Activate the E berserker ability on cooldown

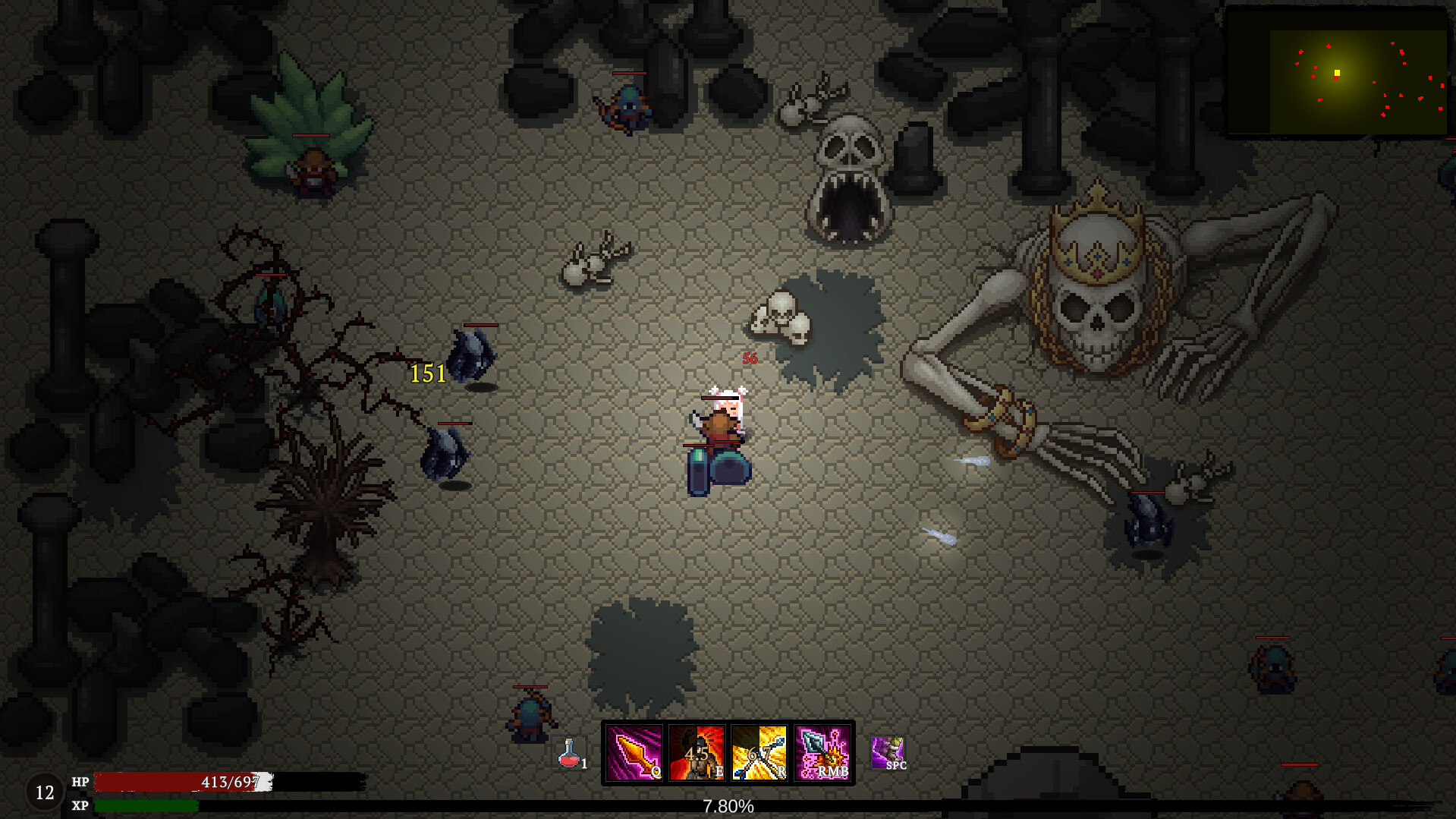pyautogui.click(x=699, y=754)
